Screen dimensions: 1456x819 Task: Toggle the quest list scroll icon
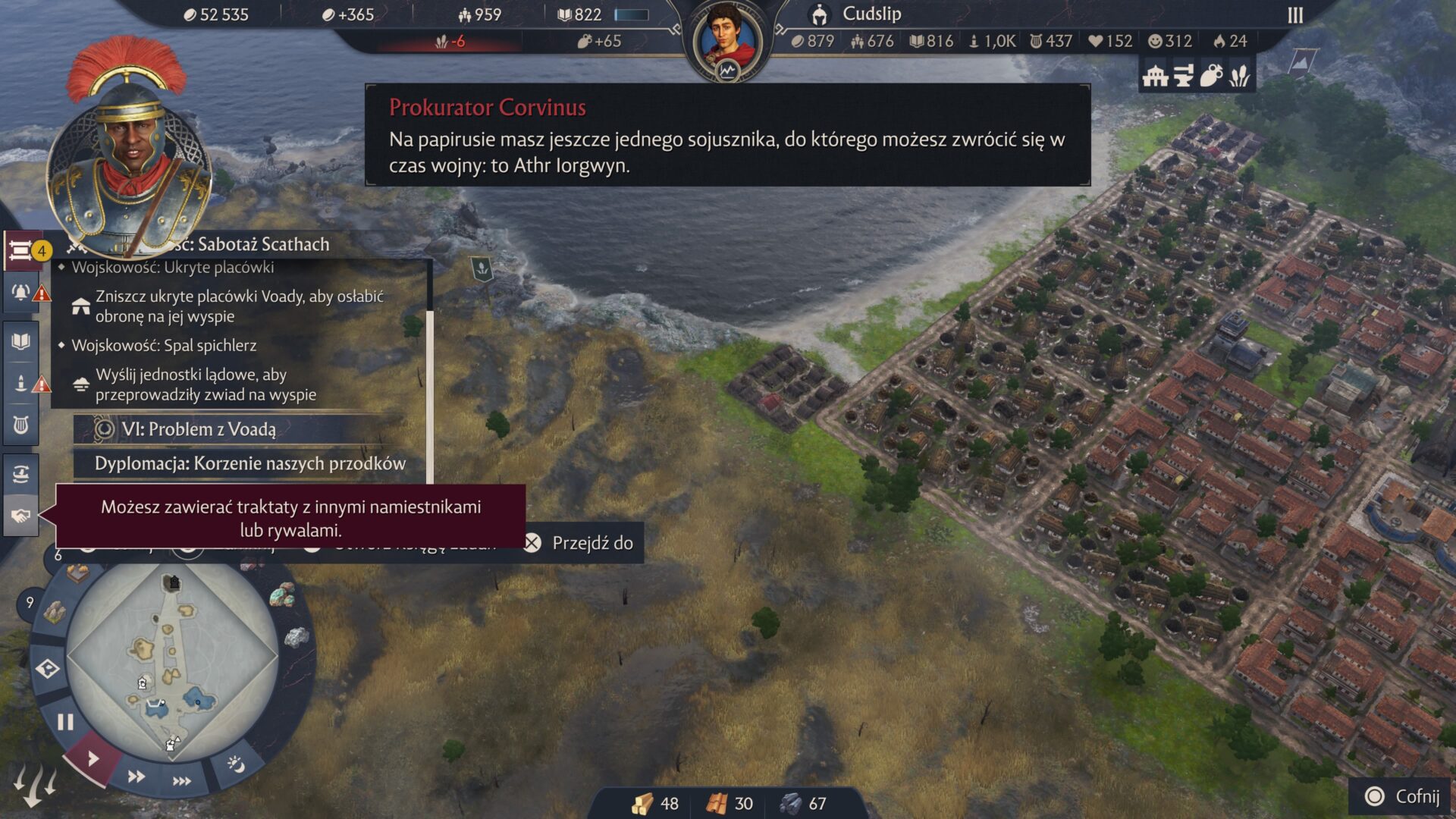(x=21, y=250)
